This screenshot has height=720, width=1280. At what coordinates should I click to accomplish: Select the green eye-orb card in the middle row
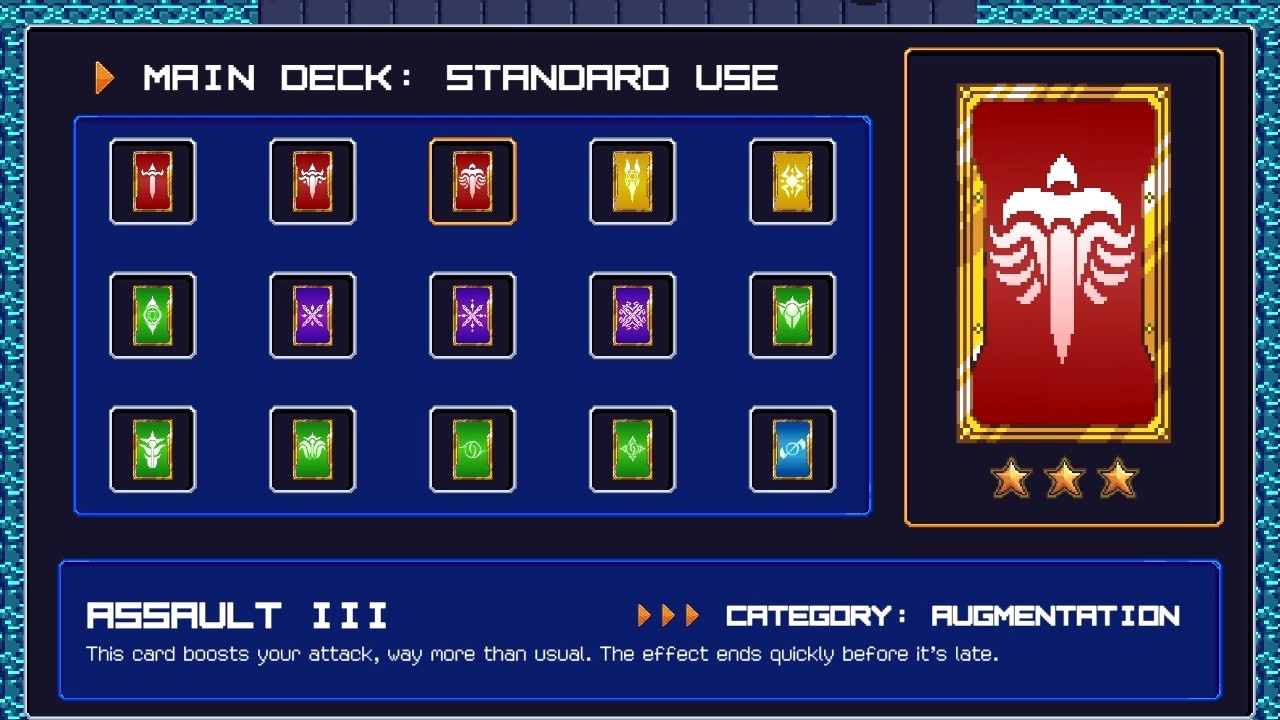click(152, 316)
